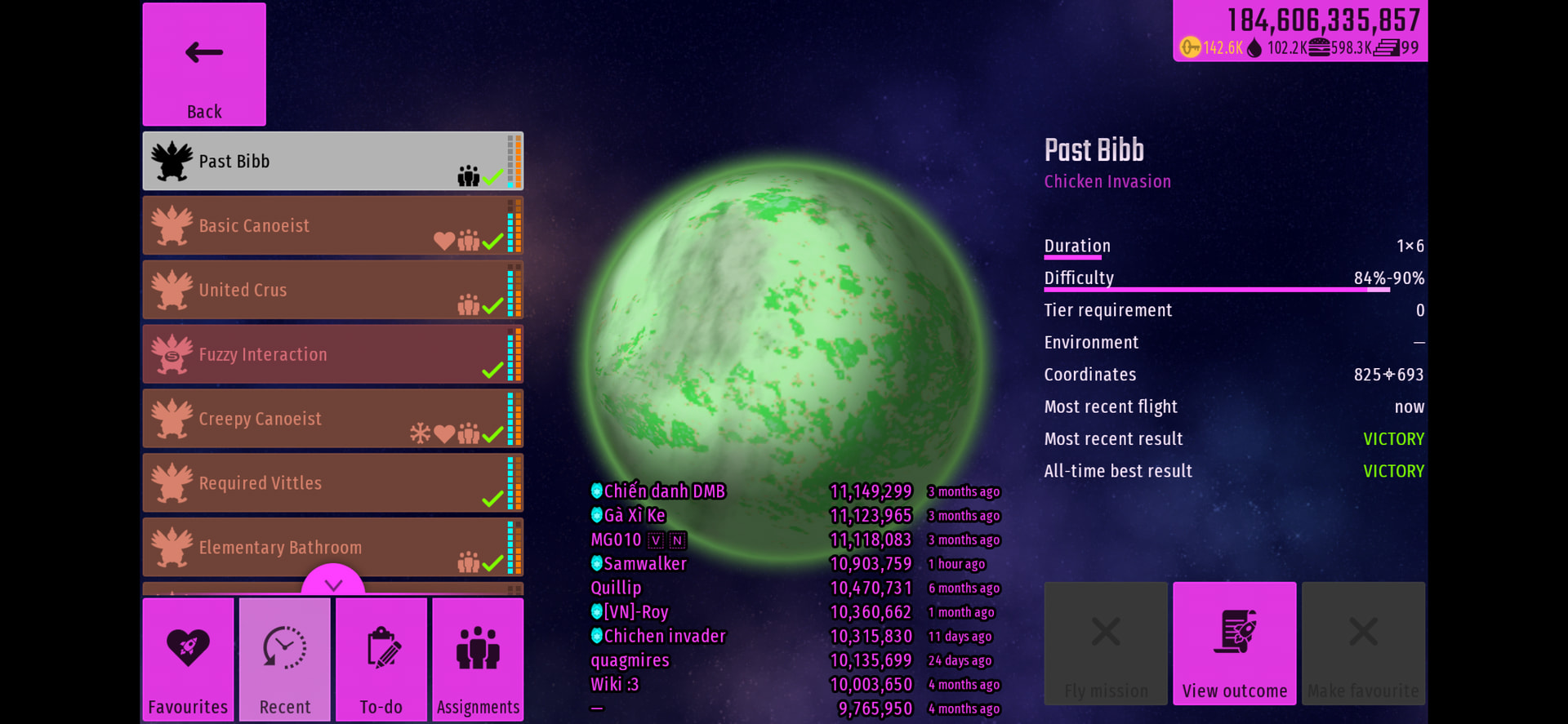Image resolution: width=1568 pixels, height=724 pixels.
Task: Go back using the Back button
Action: click(x=204, y=64)
